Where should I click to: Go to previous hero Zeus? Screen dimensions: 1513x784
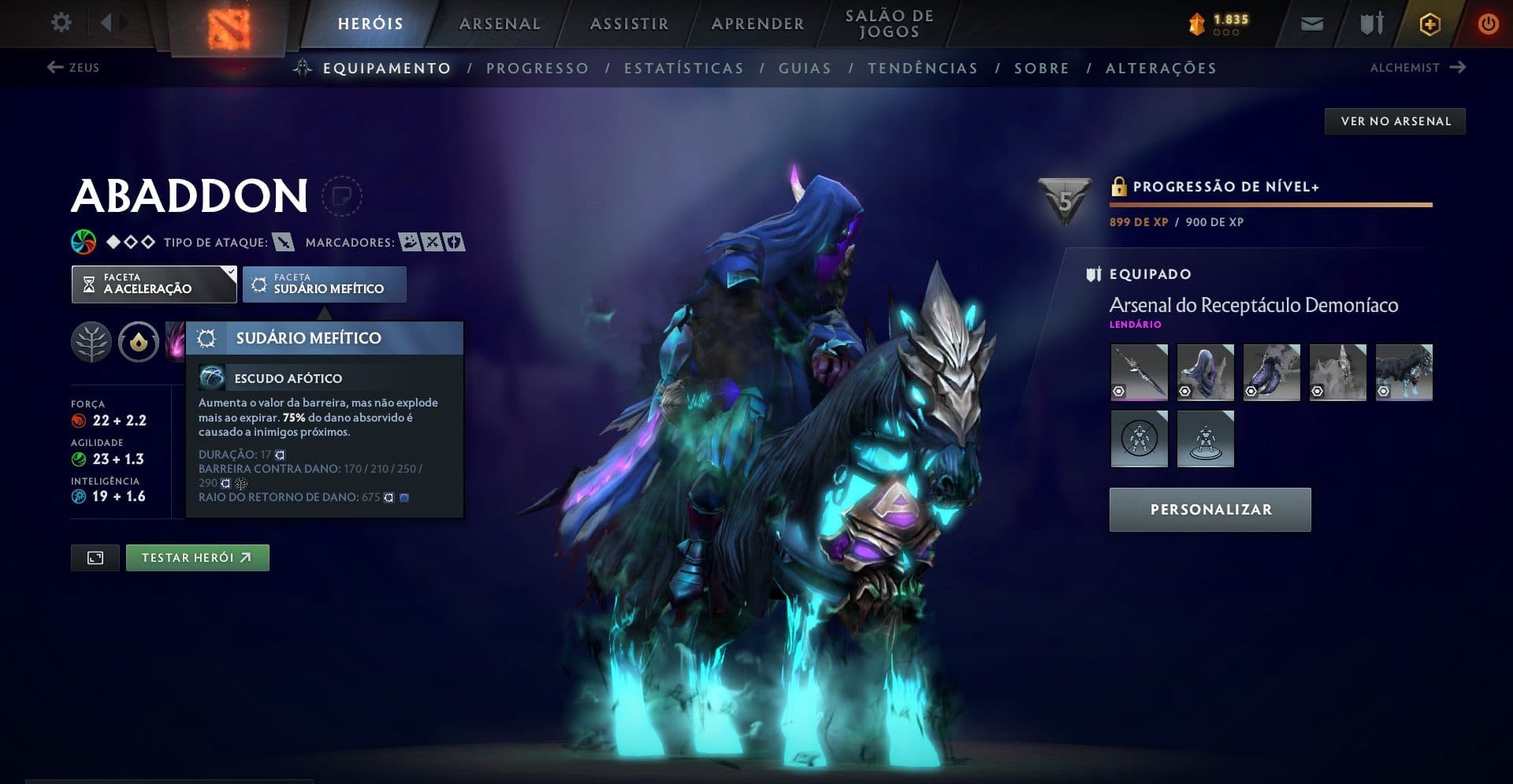(73, 68)
